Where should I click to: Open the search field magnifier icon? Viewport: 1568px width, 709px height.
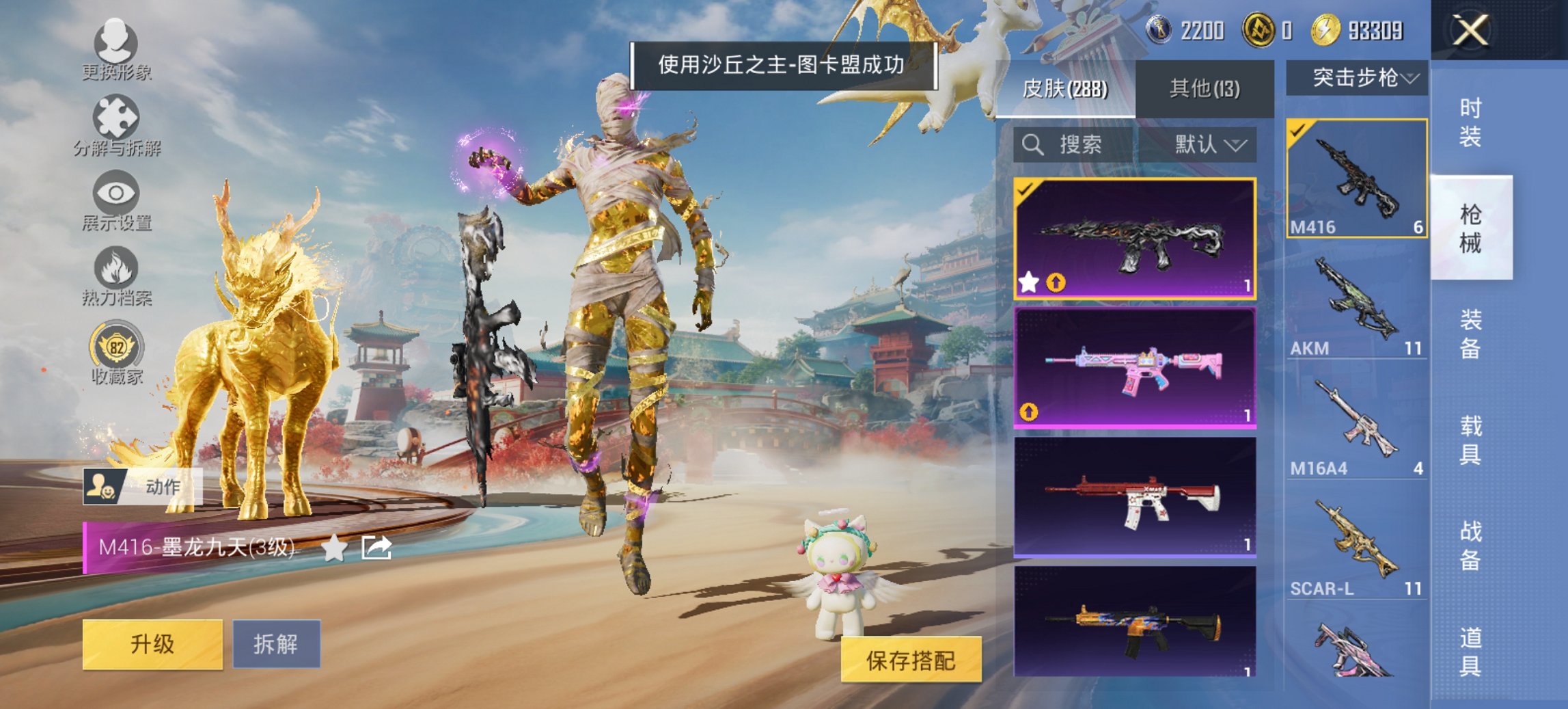[x=1033, y=145]
